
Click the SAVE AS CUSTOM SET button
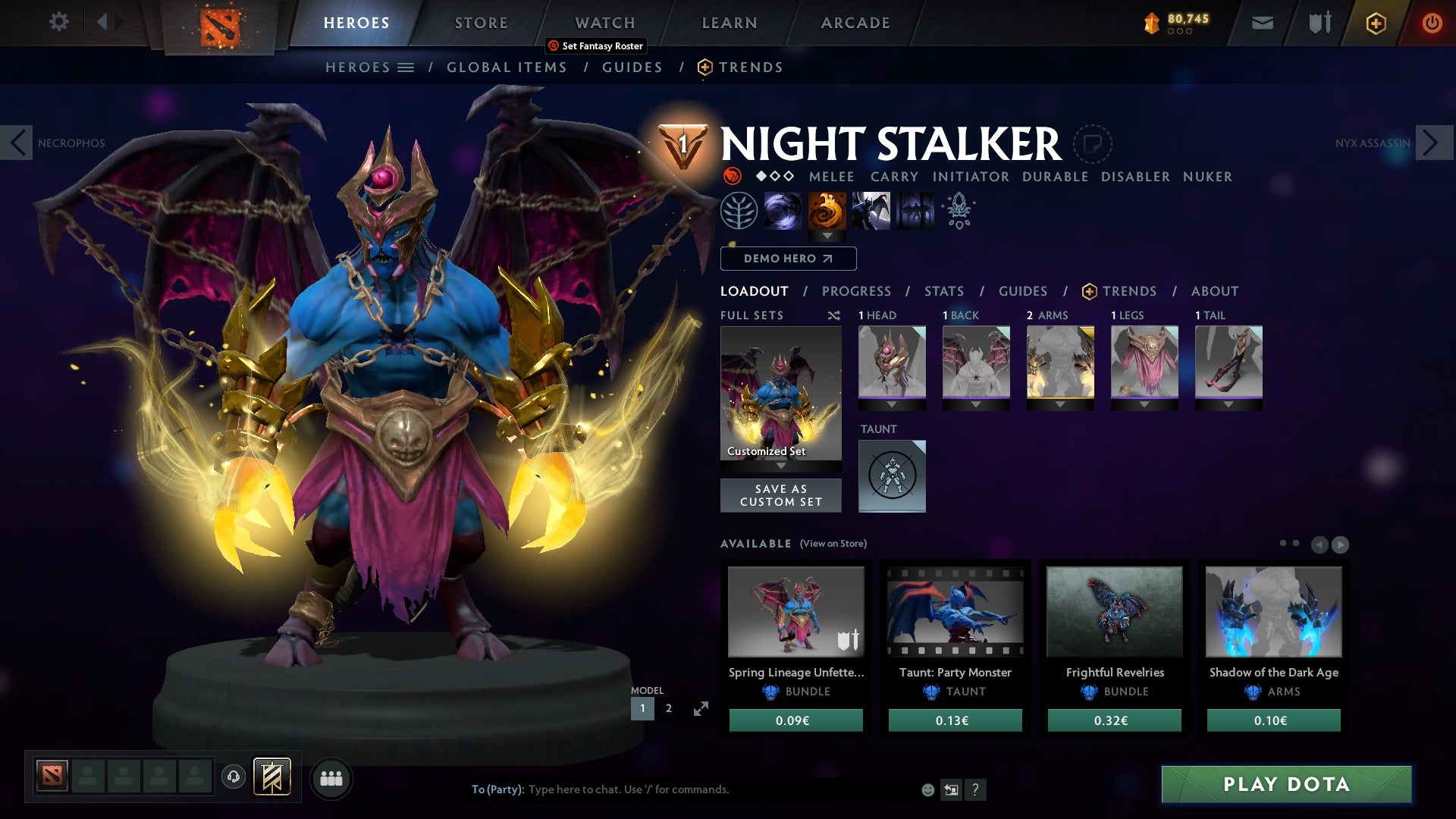tap(780, 495)
